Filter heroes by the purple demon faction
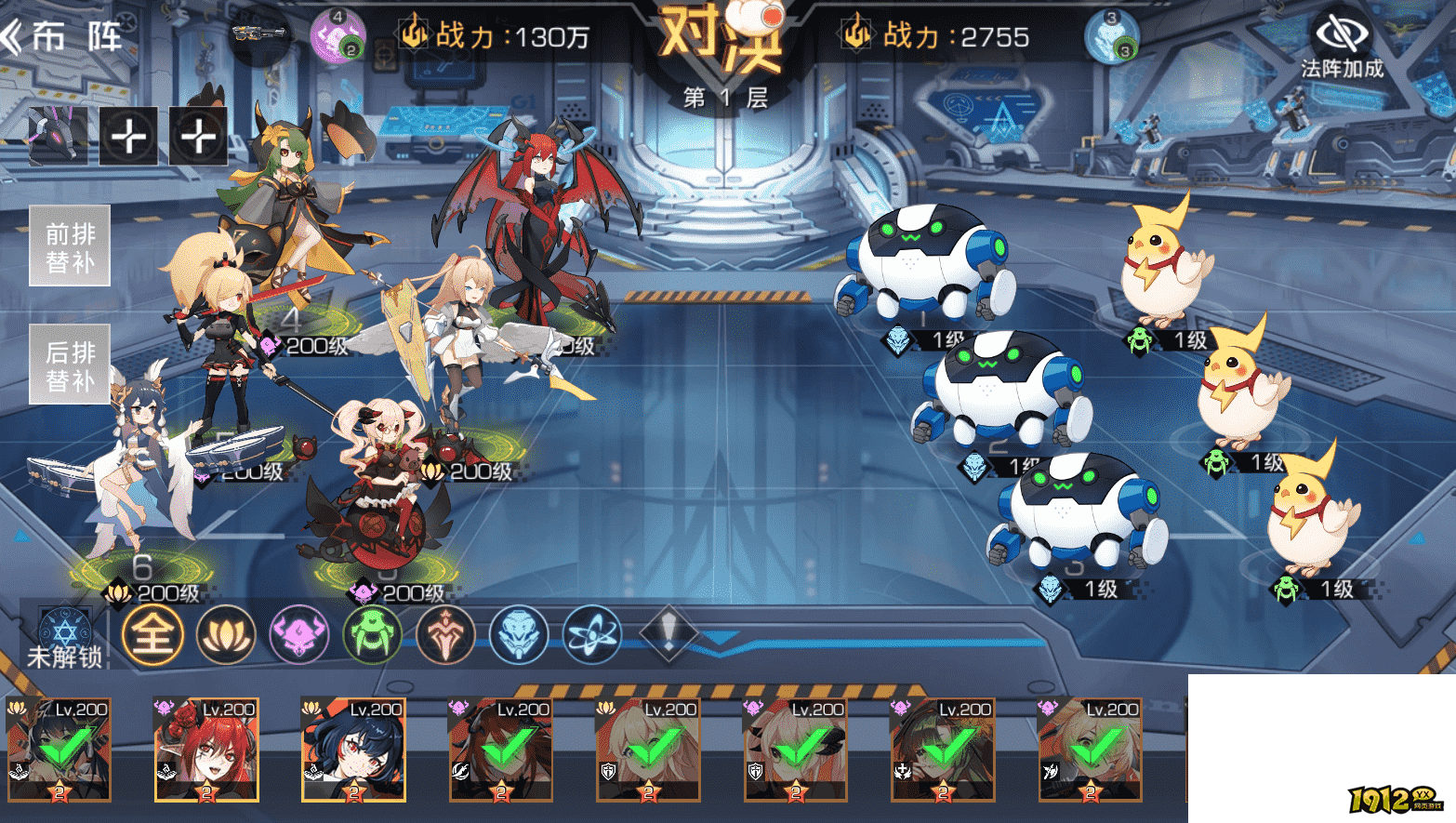1456x823 pixels. (298, 636)
